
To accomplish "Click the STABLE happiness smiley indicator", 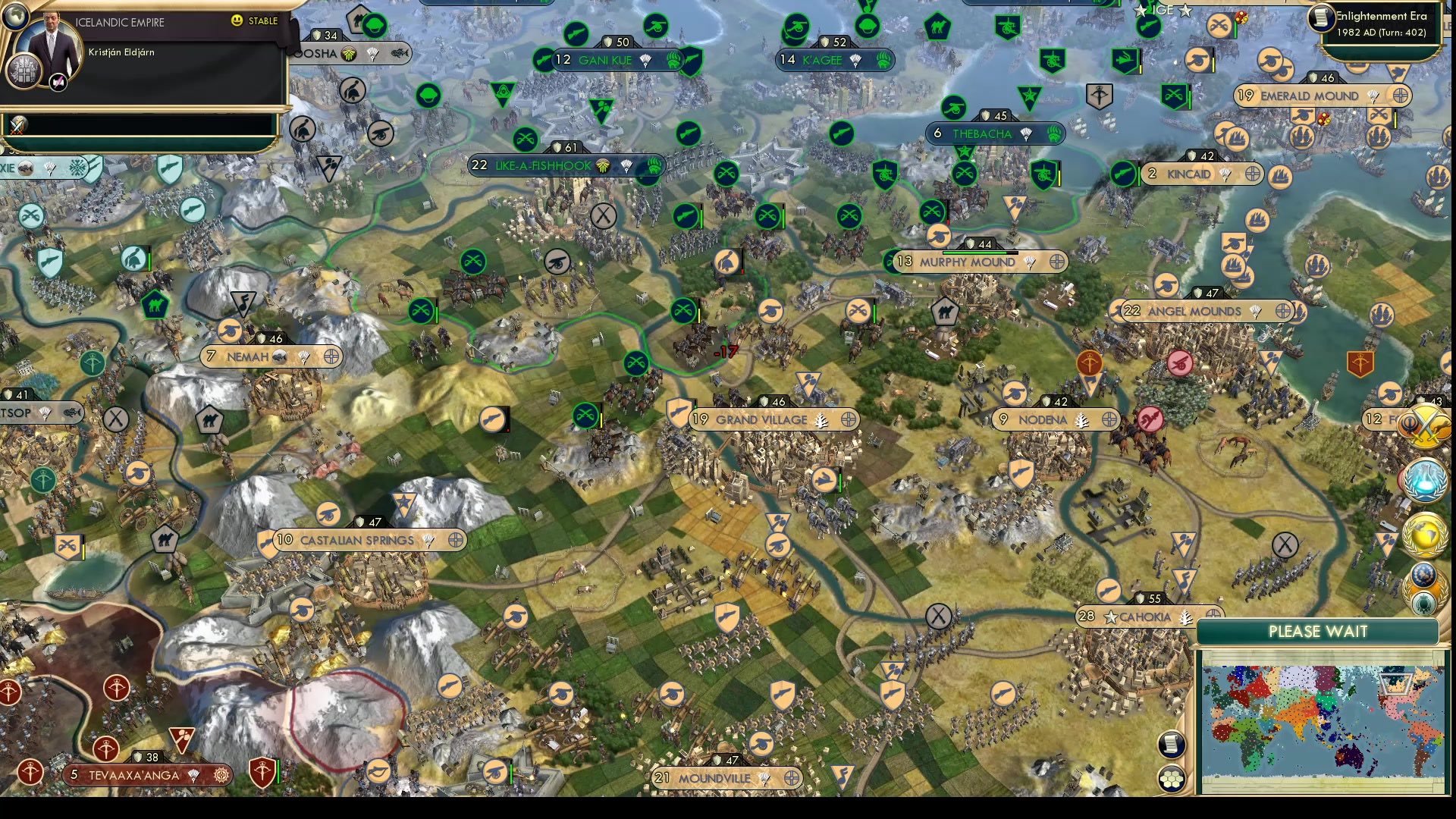I will click(x=239, y=22).
